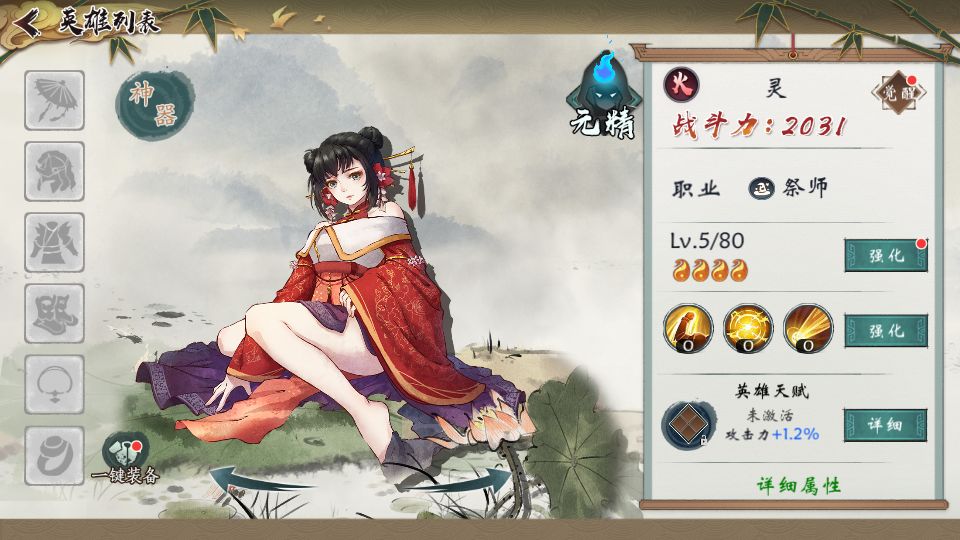Open 详细 for the hero talent

(x=885, y=425)
